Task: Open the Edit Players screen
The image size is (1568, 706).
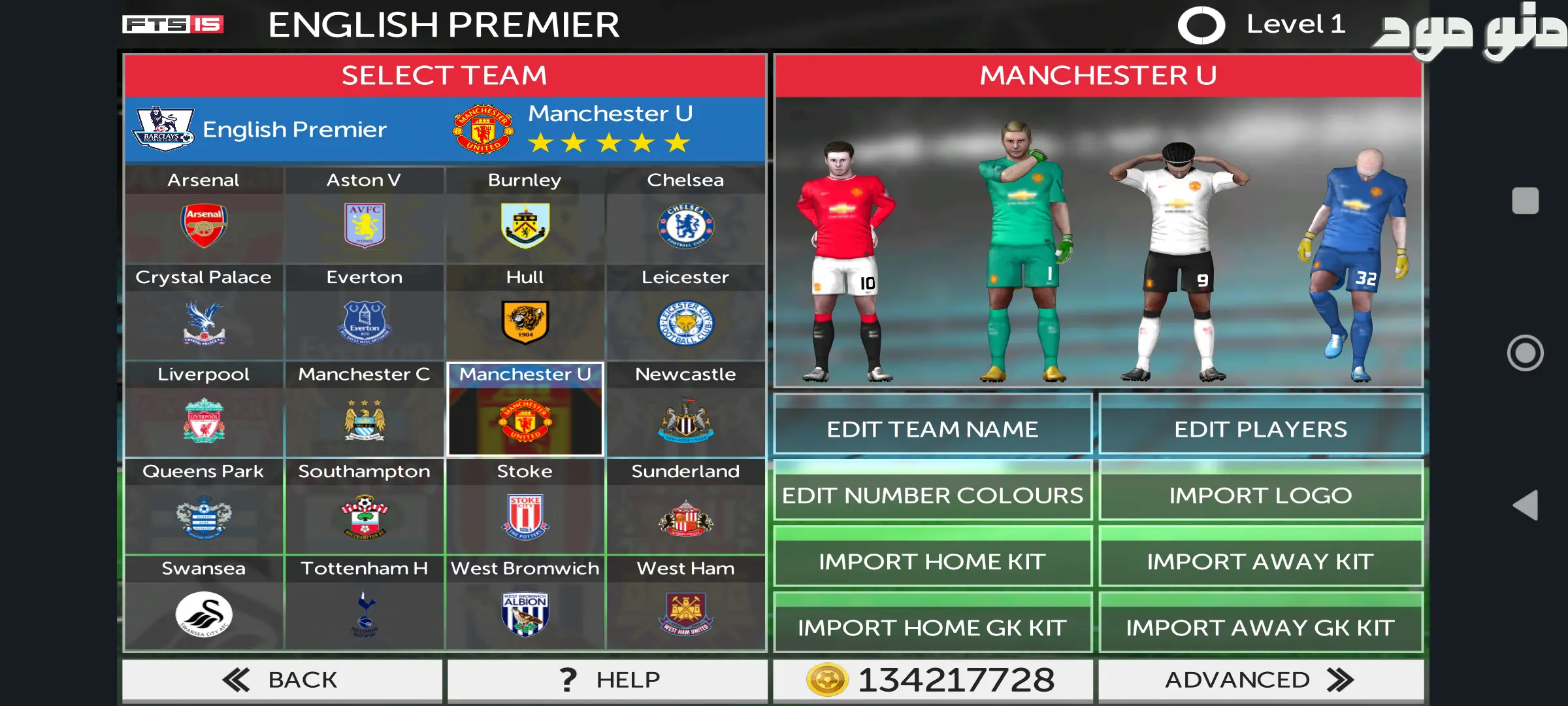Action: point(1260,429)
